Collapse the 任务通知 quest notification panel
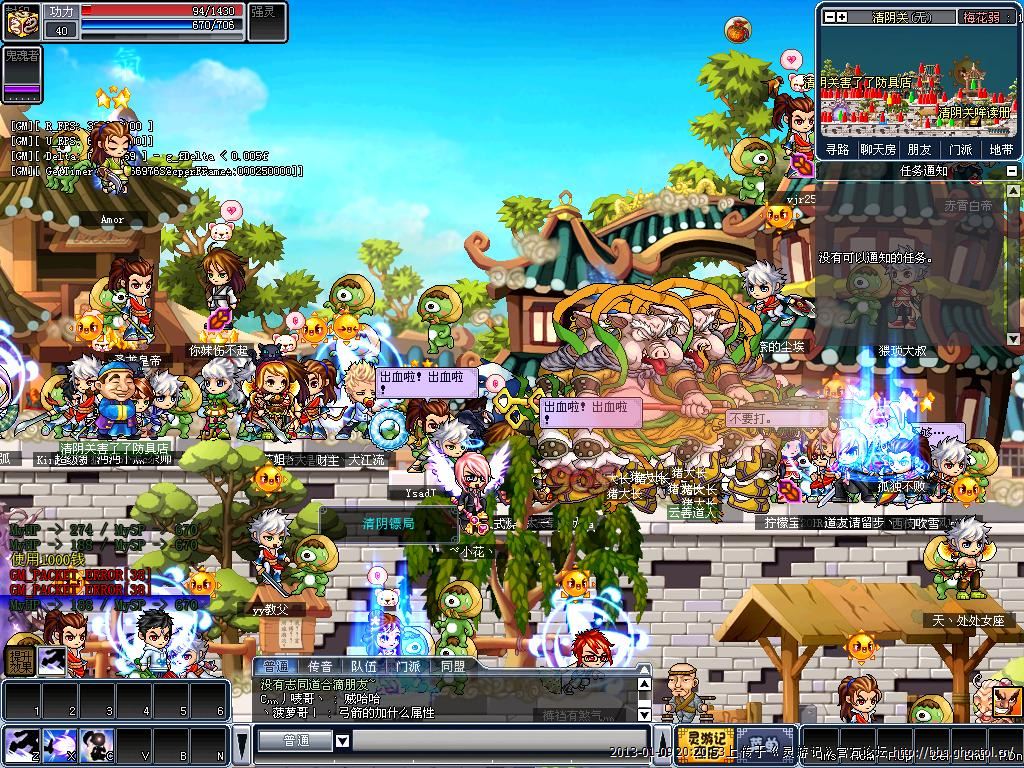The height and width of the screenshot is (768, 1024). tap(1012, 171)
